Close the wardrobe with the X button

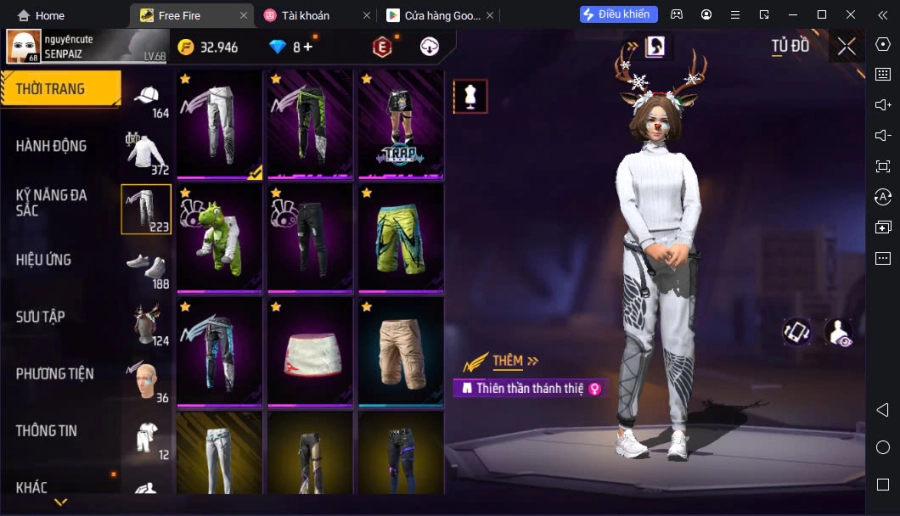[847, 46]
